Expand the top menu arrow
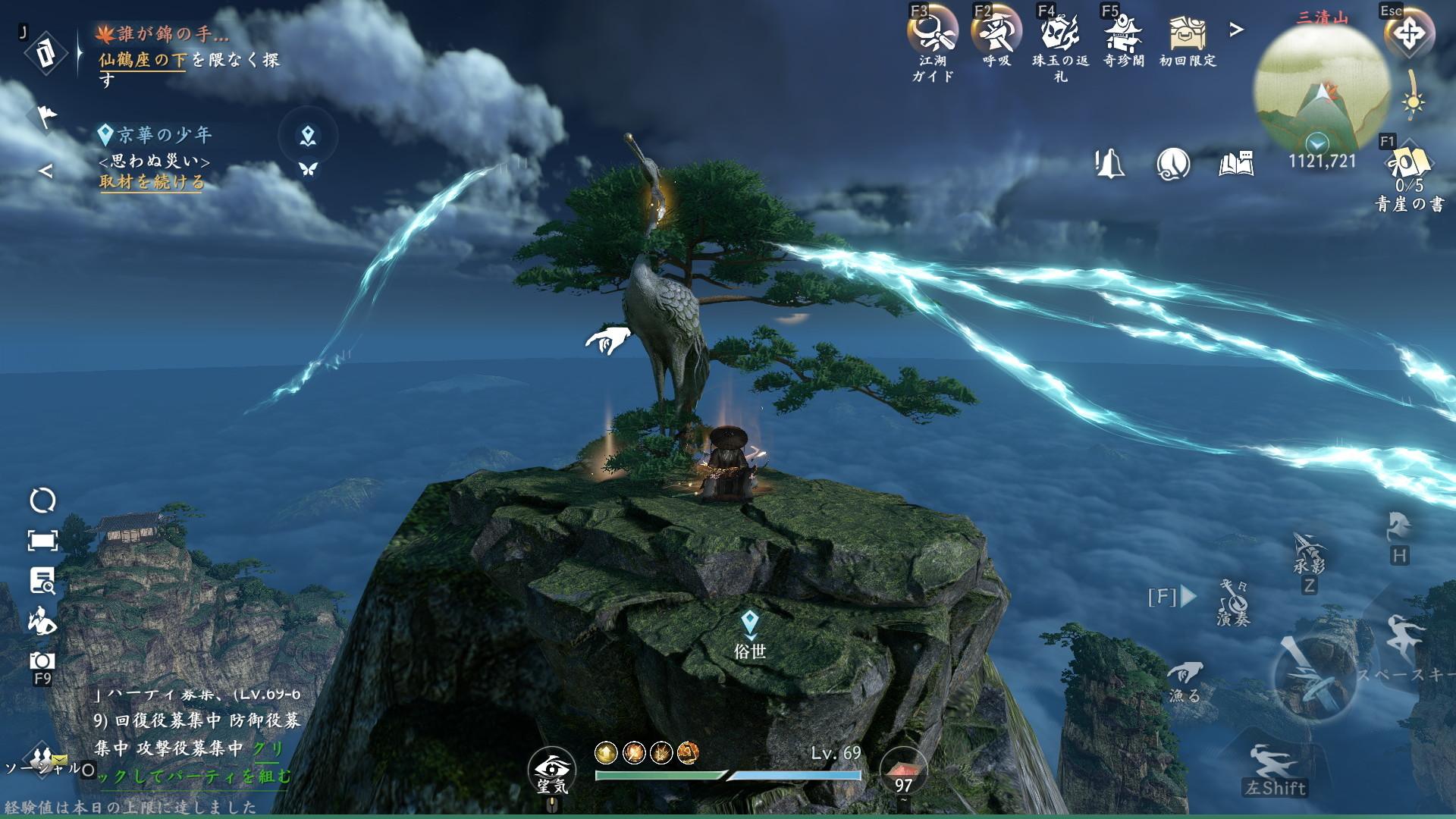Image resolution: width=1456 pixels, height=819 pixels. [x=1237, y=30]
